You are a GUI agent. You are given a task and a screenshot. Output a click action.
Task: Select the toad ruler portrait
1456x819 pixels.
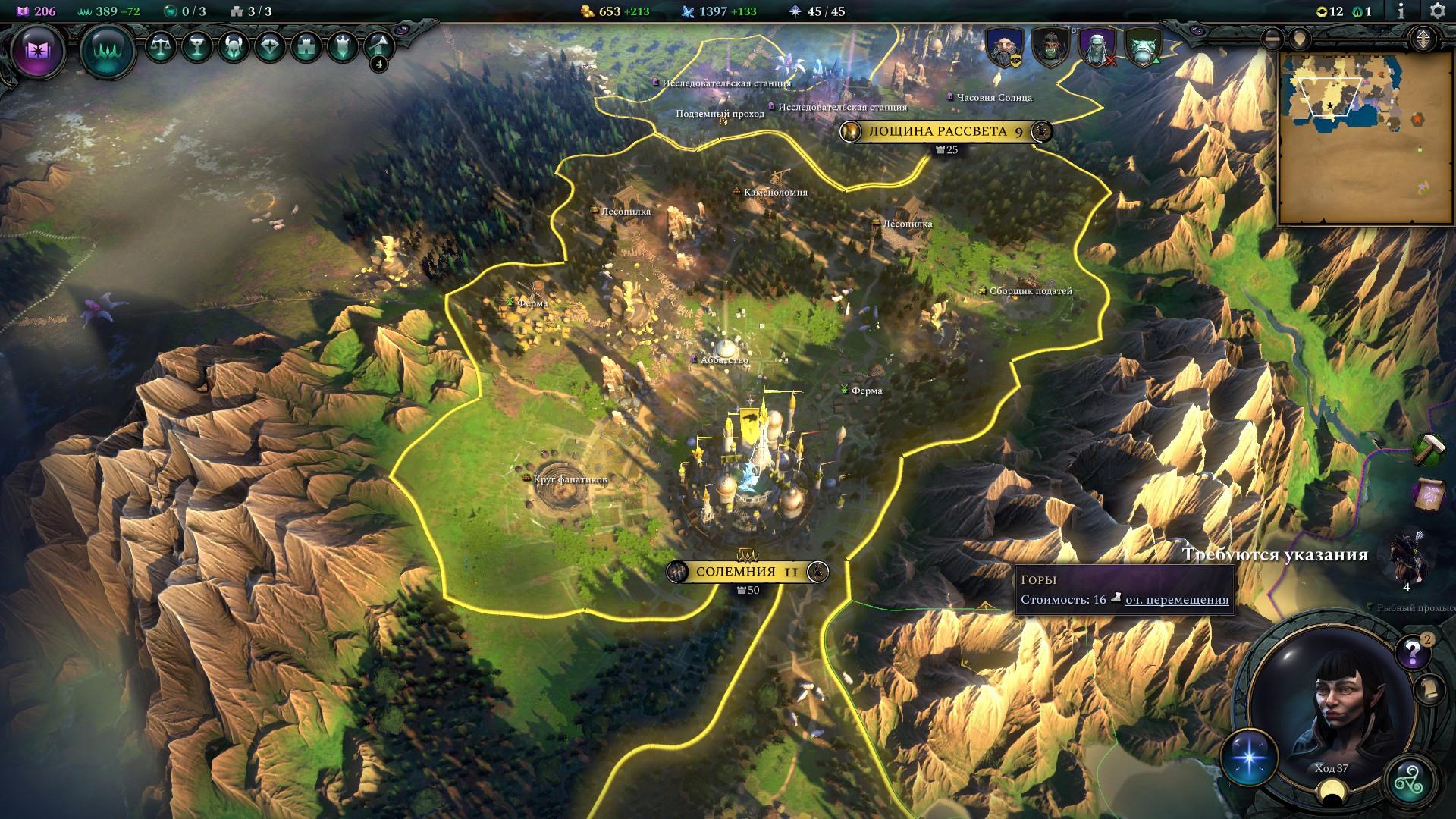pyautogui.click(x=1141, y=47)
